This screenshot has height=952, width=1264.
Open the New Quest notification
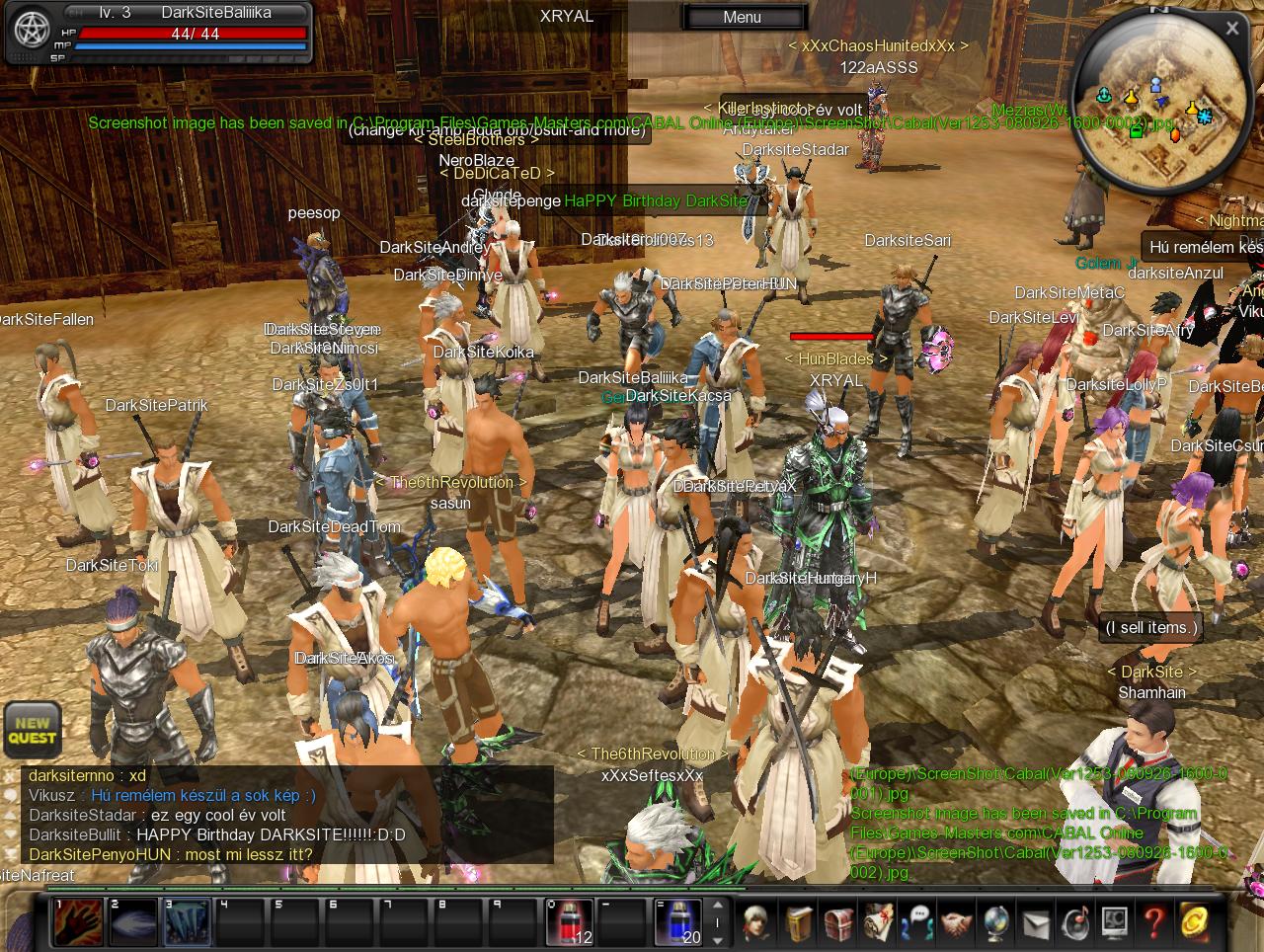click(33, 729)
